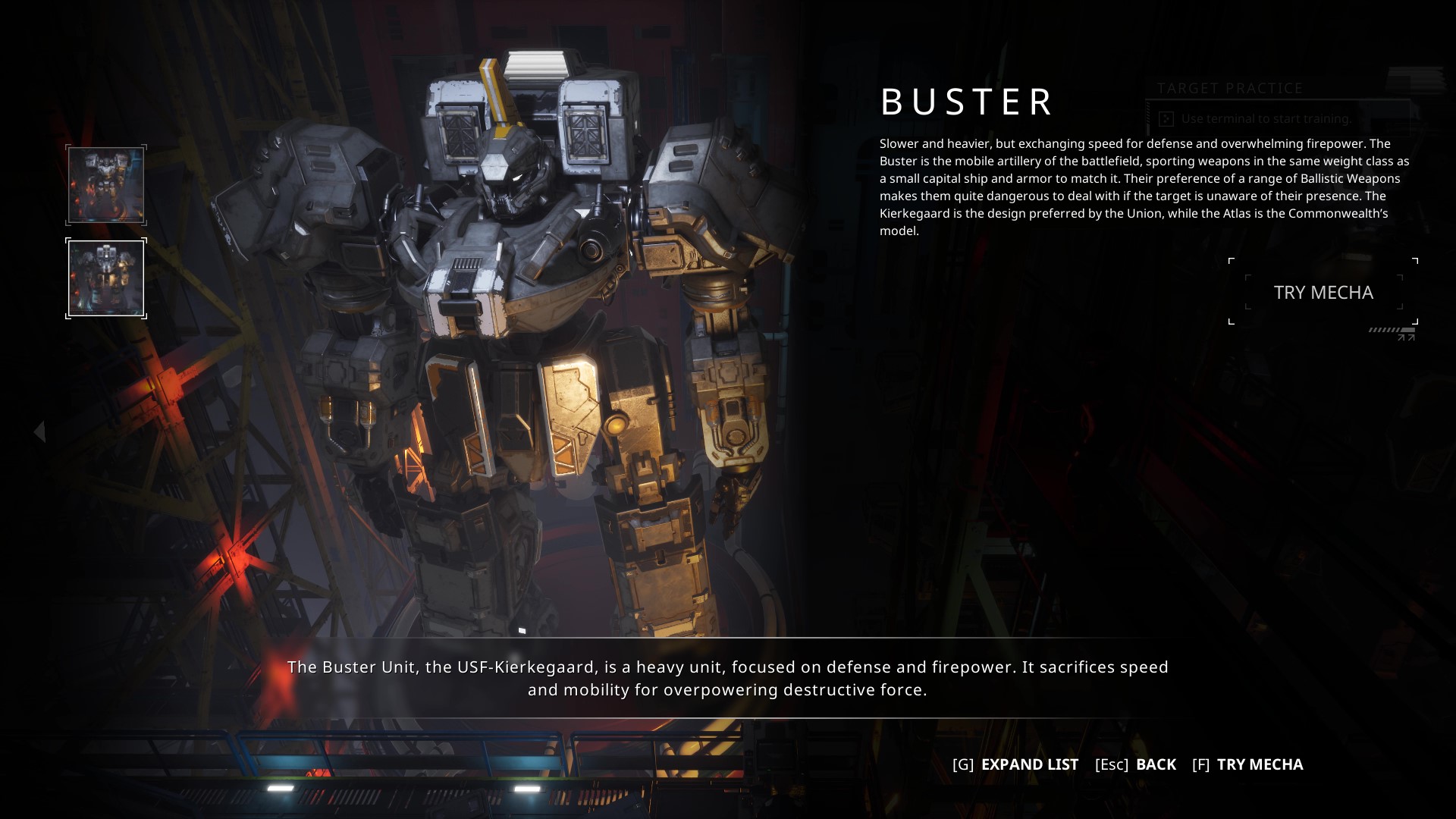The height and width of the screenshot is (819, 1456).
Task: Activate the EXPAND LIST option
Action: pos(1015,764)
